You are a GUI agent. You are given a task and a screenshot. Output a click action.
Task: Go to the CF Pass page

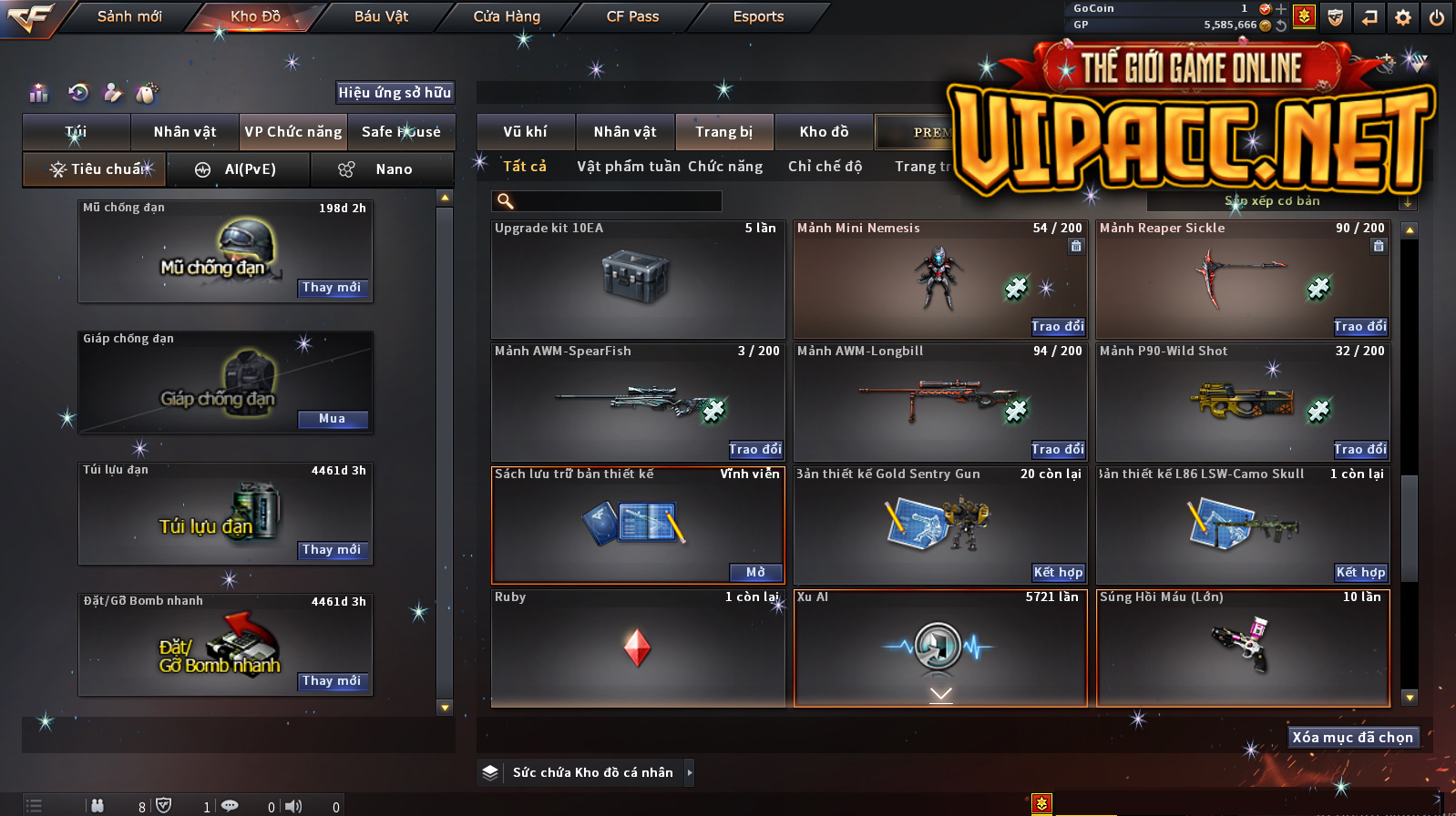click(x=632, y=16)
